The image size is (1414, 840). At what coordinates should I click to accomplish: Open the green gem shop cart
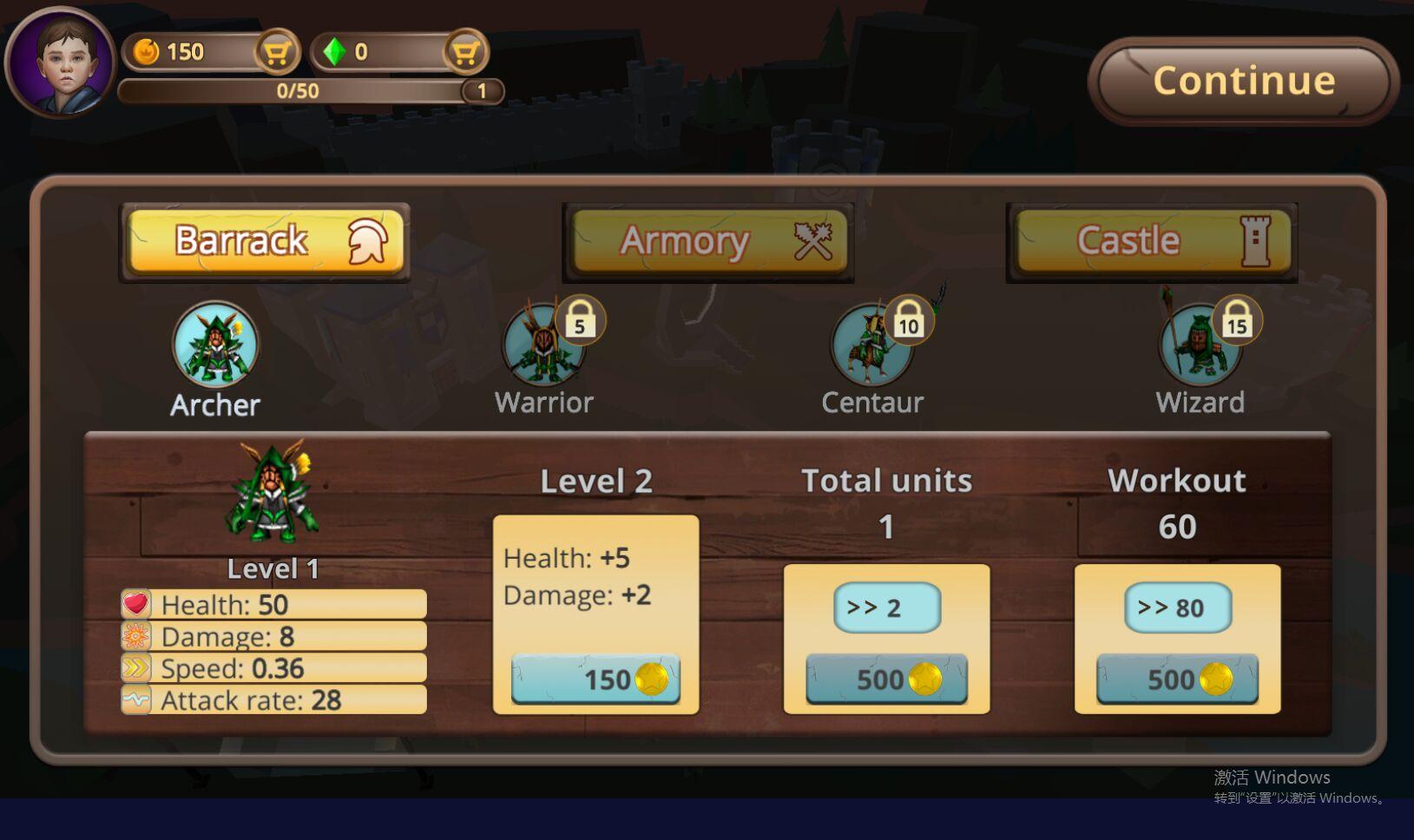pos(465,53)
